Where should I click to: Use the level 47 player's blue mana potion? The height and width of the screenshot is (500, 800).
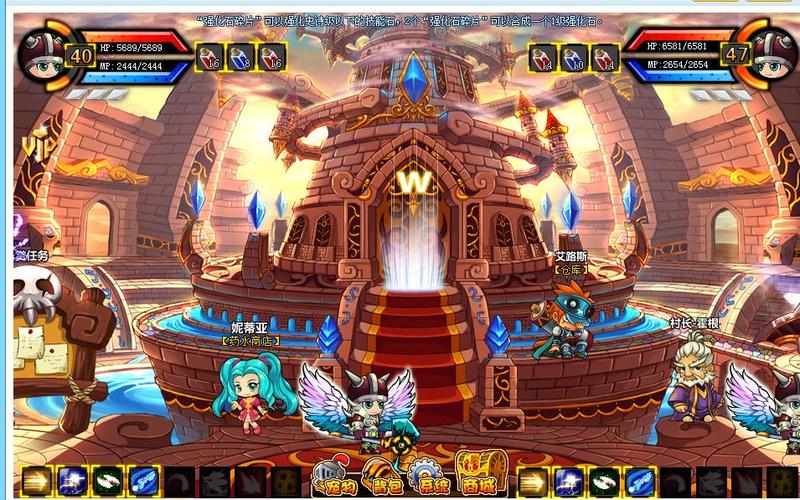(x=574, y=56)
